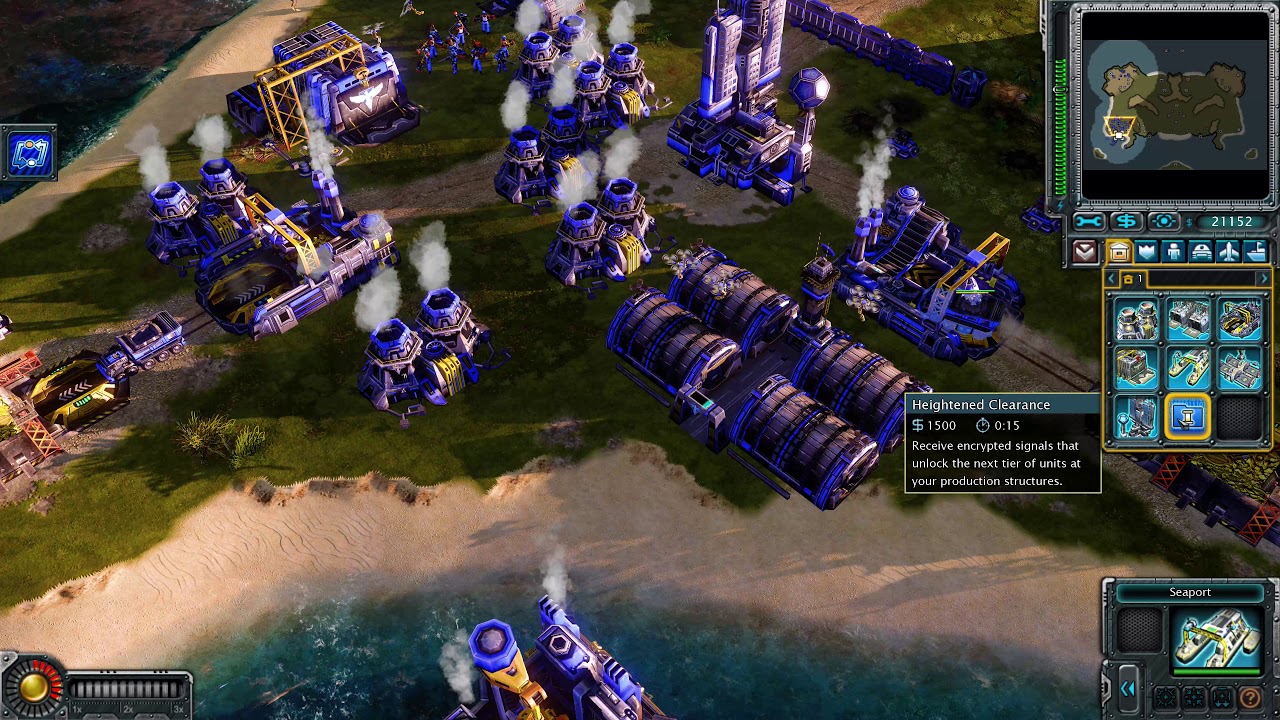This screenshot has width=1280, height=720.
Task: Switch to the infantry production tab
Action: coord(1174,252)
